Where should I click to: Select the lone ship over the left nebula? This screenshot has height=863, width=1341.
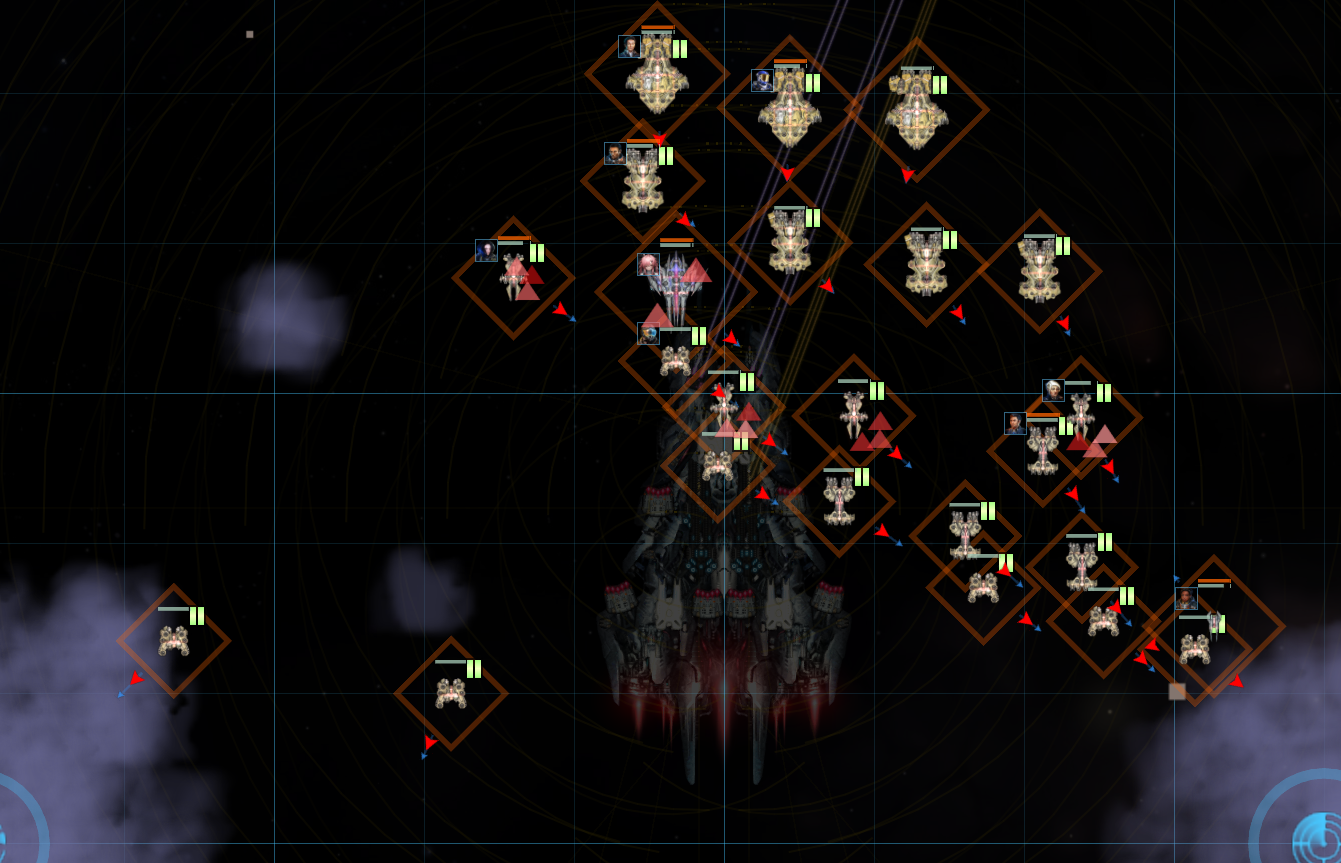coord(173,640)
